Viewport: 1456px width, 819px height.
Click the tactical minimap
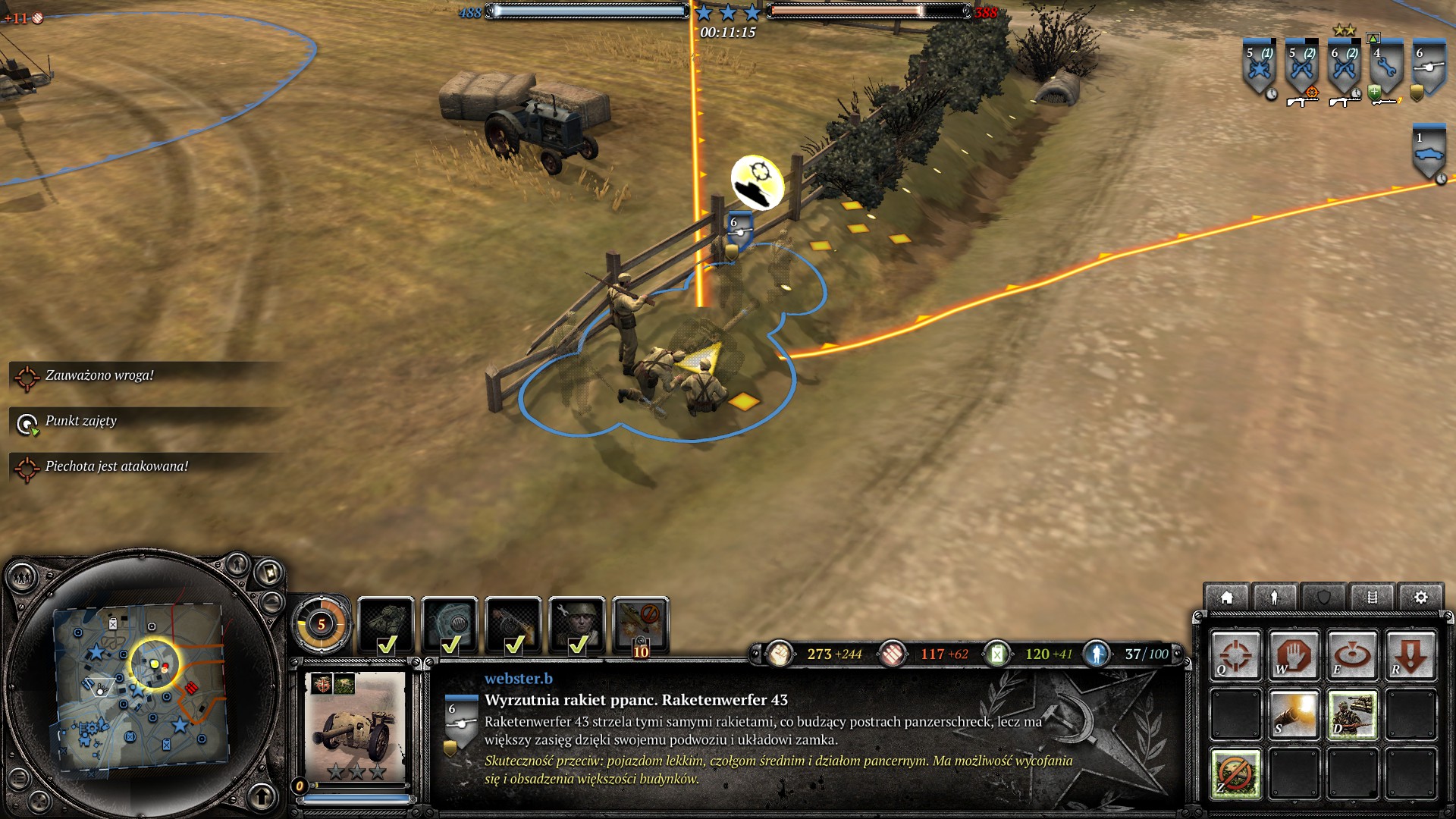(140, 686)
